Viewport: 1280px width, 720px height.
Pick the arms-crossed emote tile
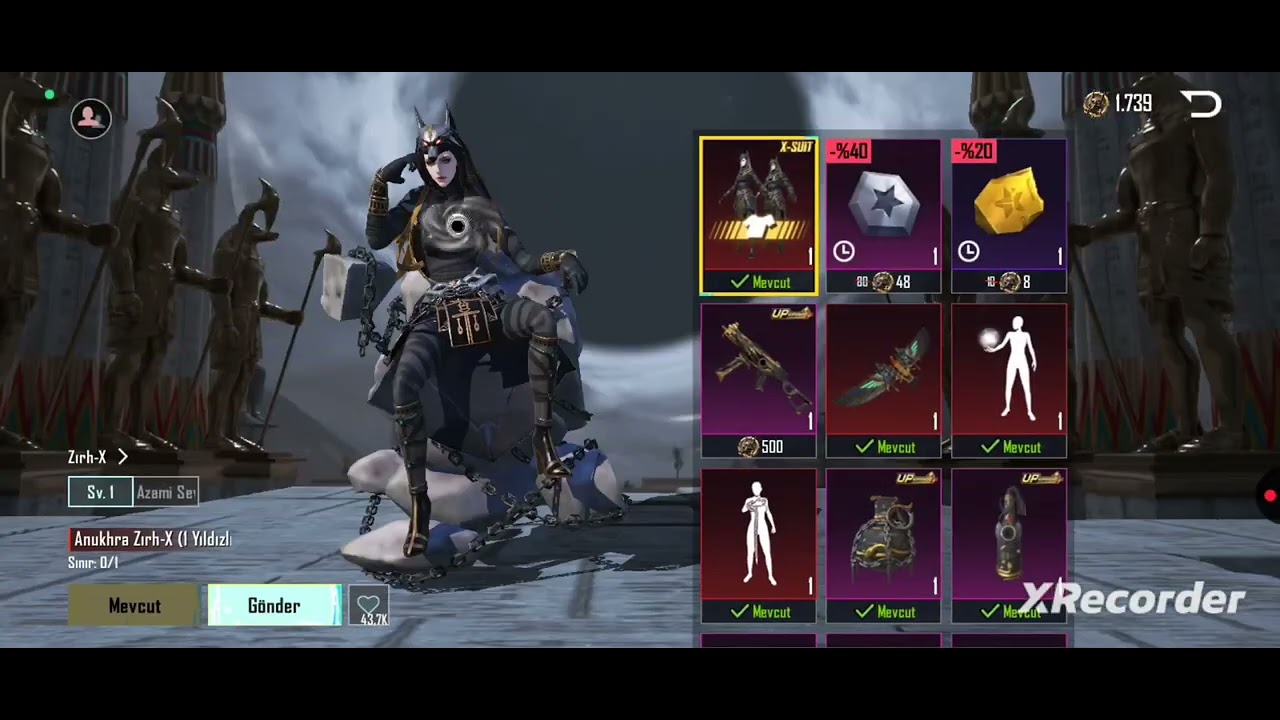(758, 545)
